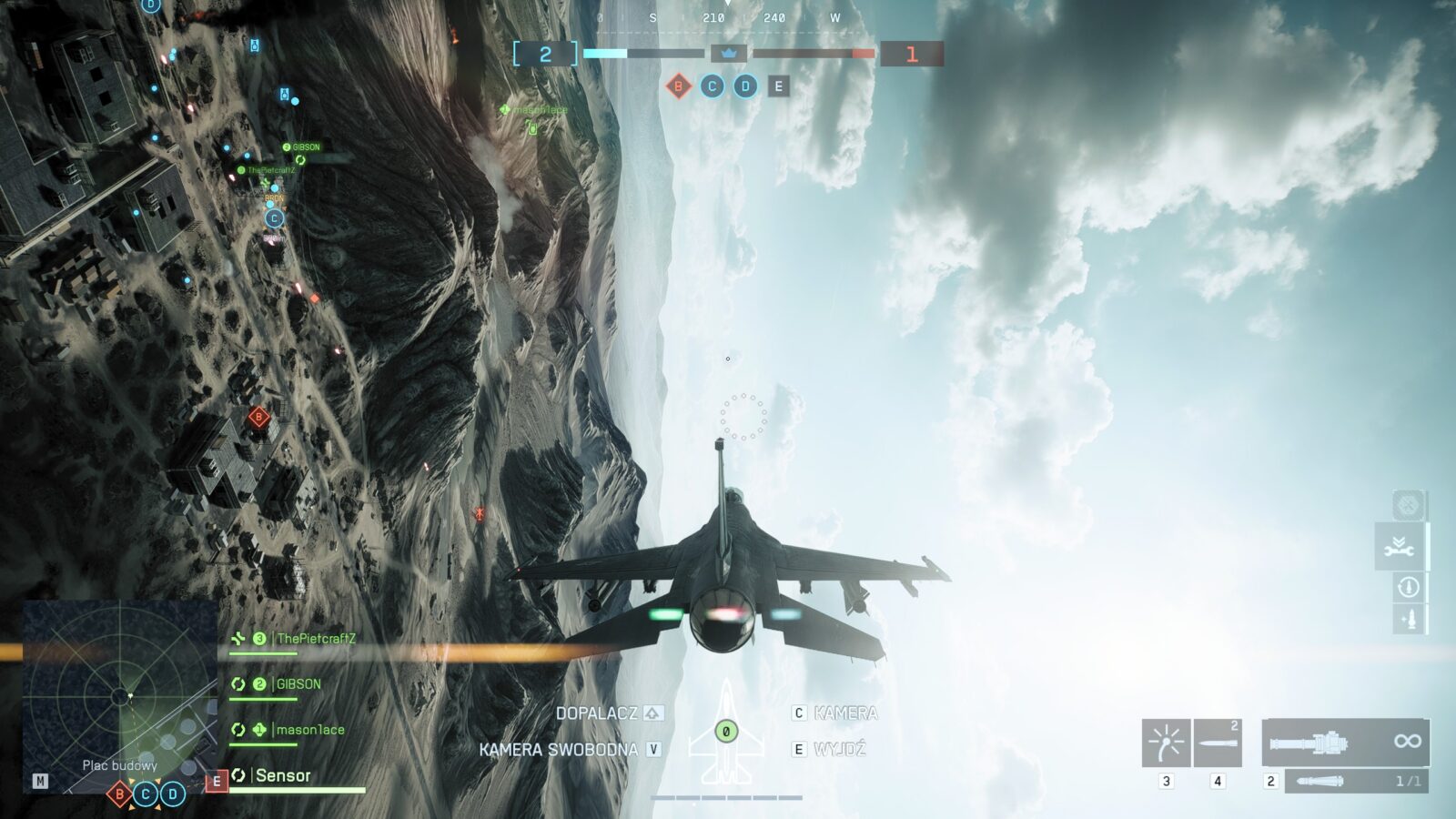This screenshot has width=1456, height=819.
Task: Click contested objective B in the top bar
Action: coord(678,86)
